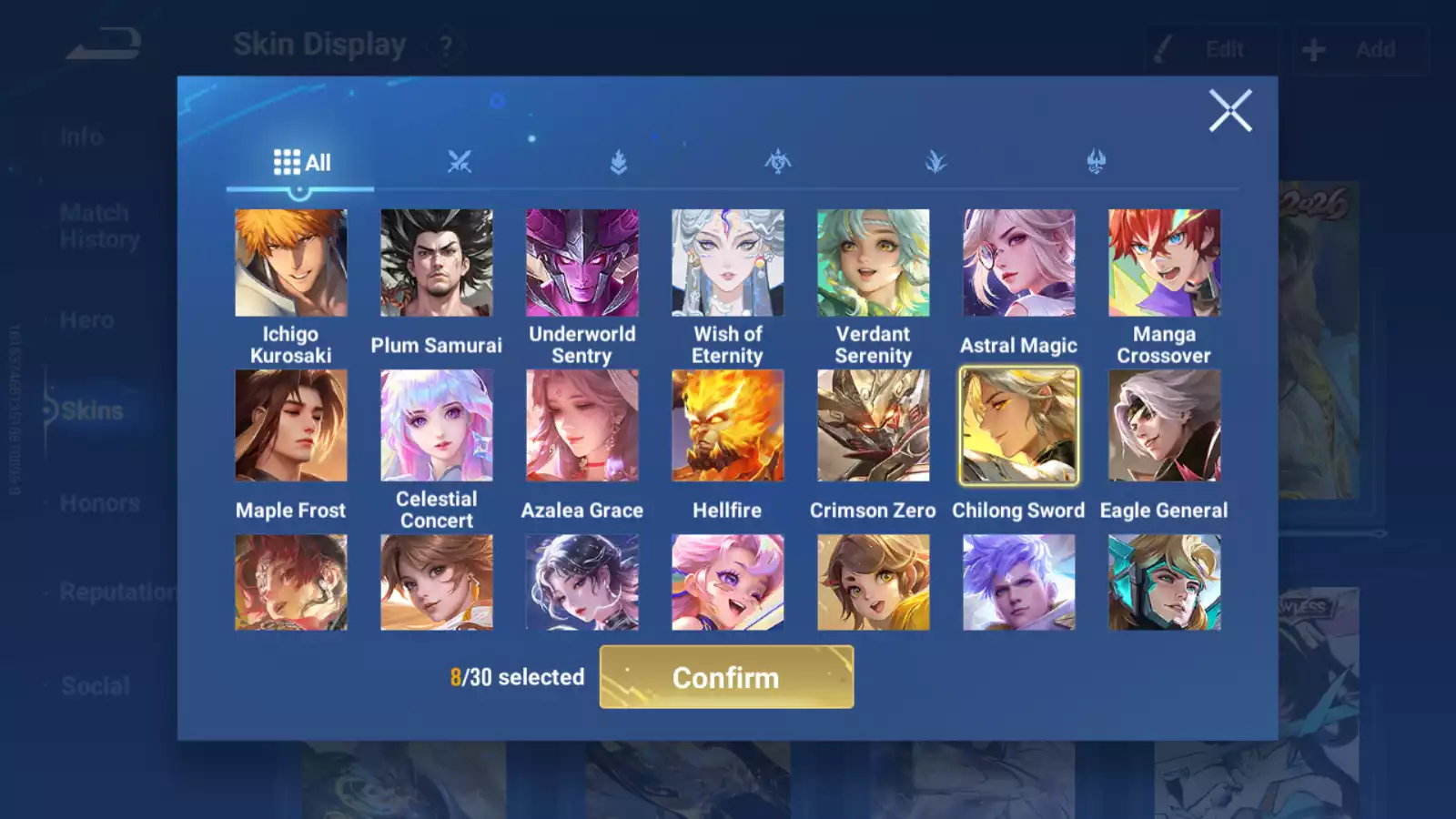Click the Eagle General skin thumbnail
Screen dimensions: 1456x819
click(x=1164, y=425)
